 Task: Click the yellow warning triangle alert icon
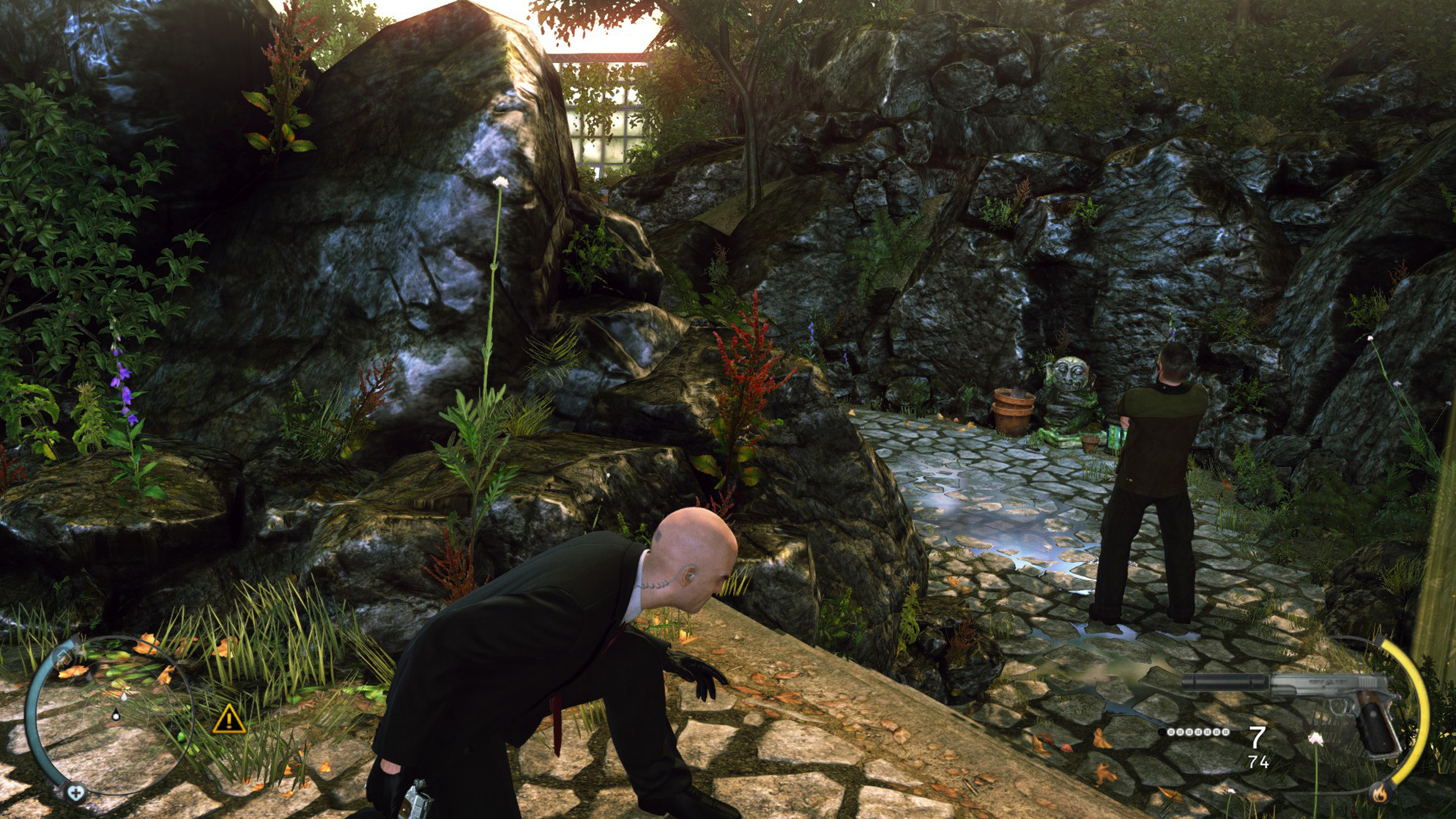229,722
